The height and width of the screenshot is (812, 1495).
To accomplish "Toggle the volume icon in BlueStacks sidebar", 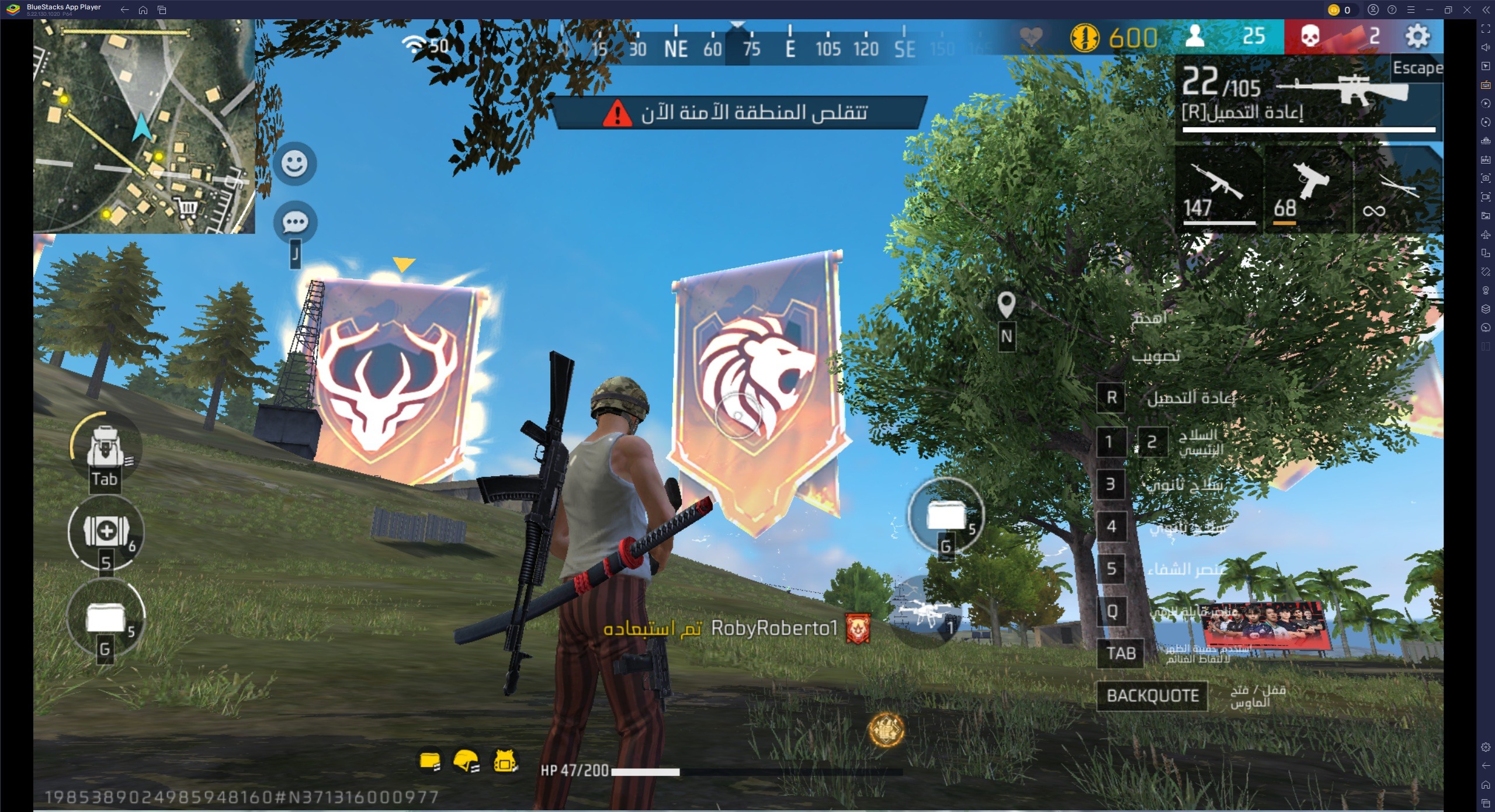I will tap(1487, 47).
